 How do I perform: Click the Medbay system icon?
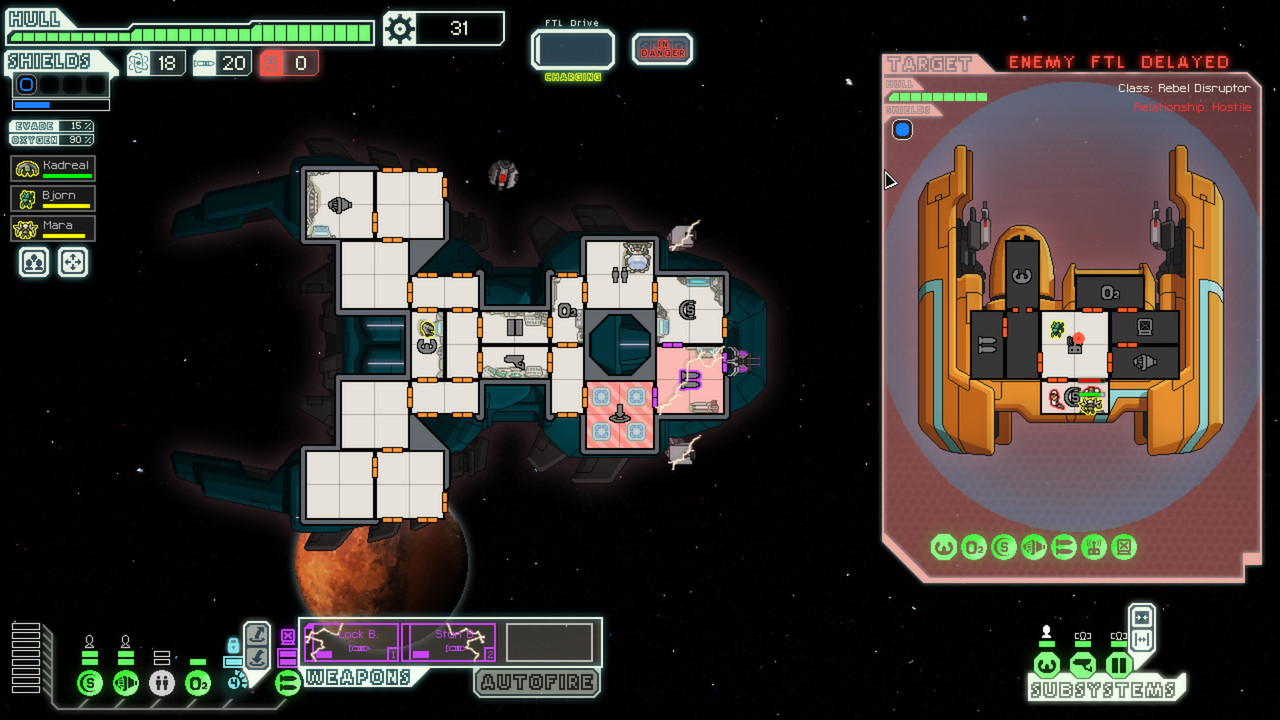coord(162,684)
